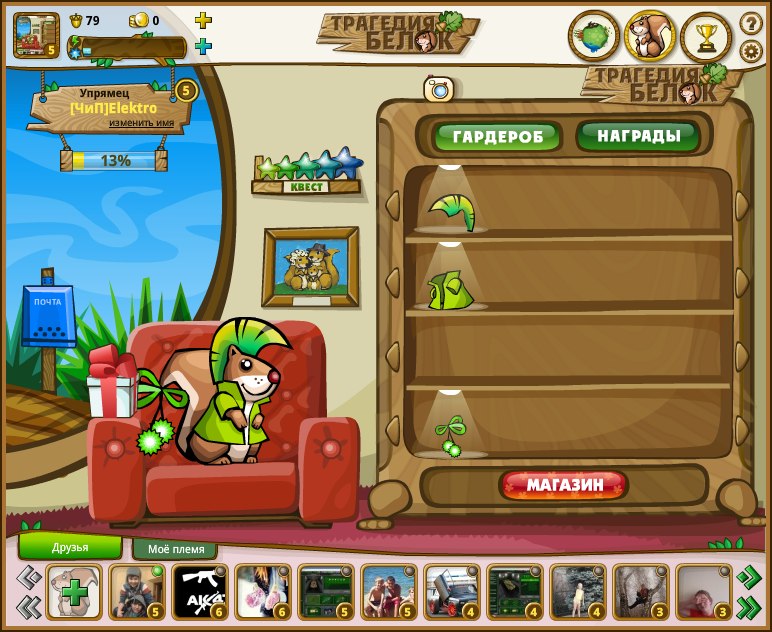Select the green jacket clothing item
The image size is (772, 632).
point(450,289)
